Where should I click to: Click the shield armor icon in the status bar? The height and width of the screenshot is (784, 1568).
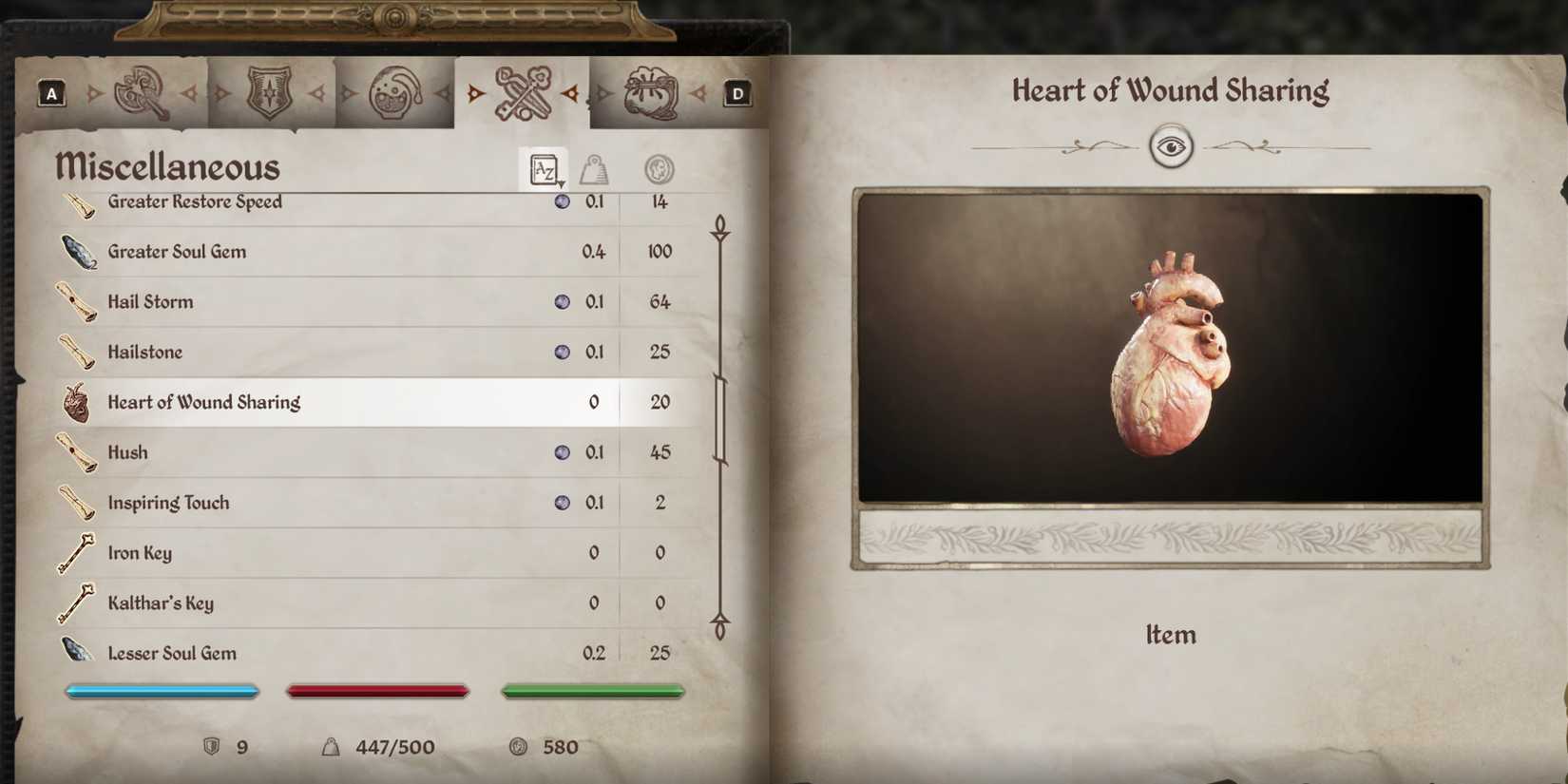click(213, 747)
